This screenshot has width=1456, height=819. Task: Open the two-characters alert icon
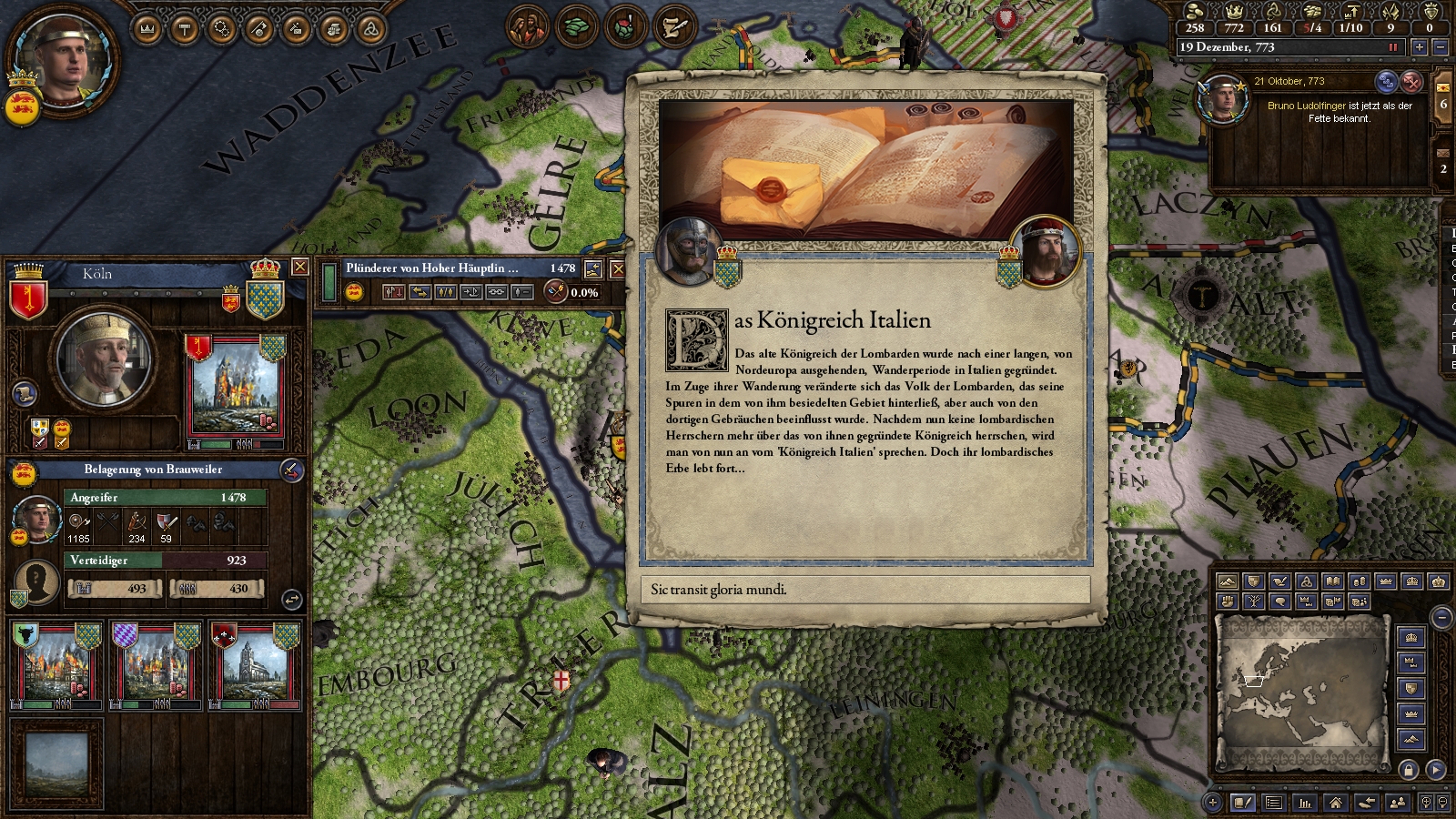point(526,27)
